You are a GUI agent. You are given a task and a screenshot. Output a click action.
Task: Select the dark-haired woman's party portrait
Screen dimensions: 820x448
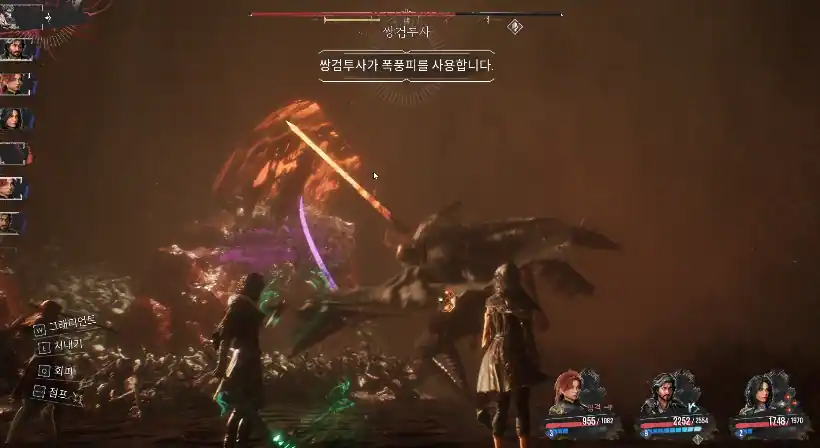(x=755, y=392)
